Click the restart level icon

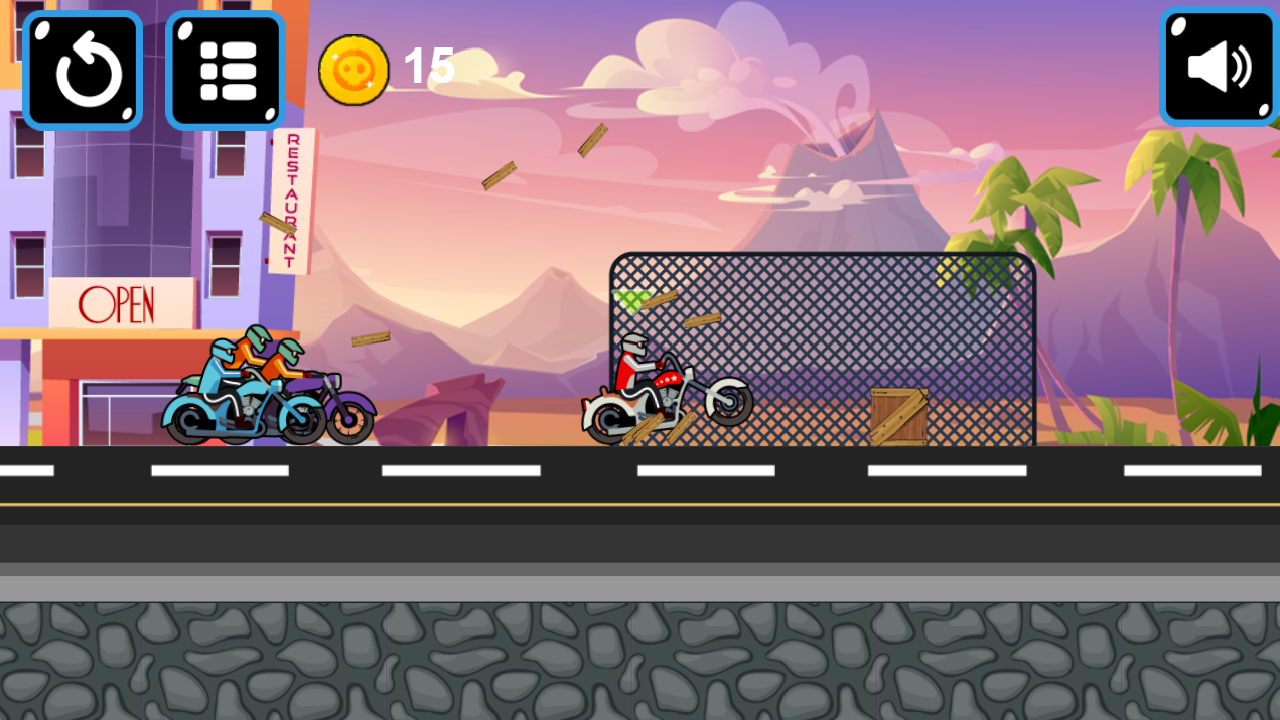(83, 68)
